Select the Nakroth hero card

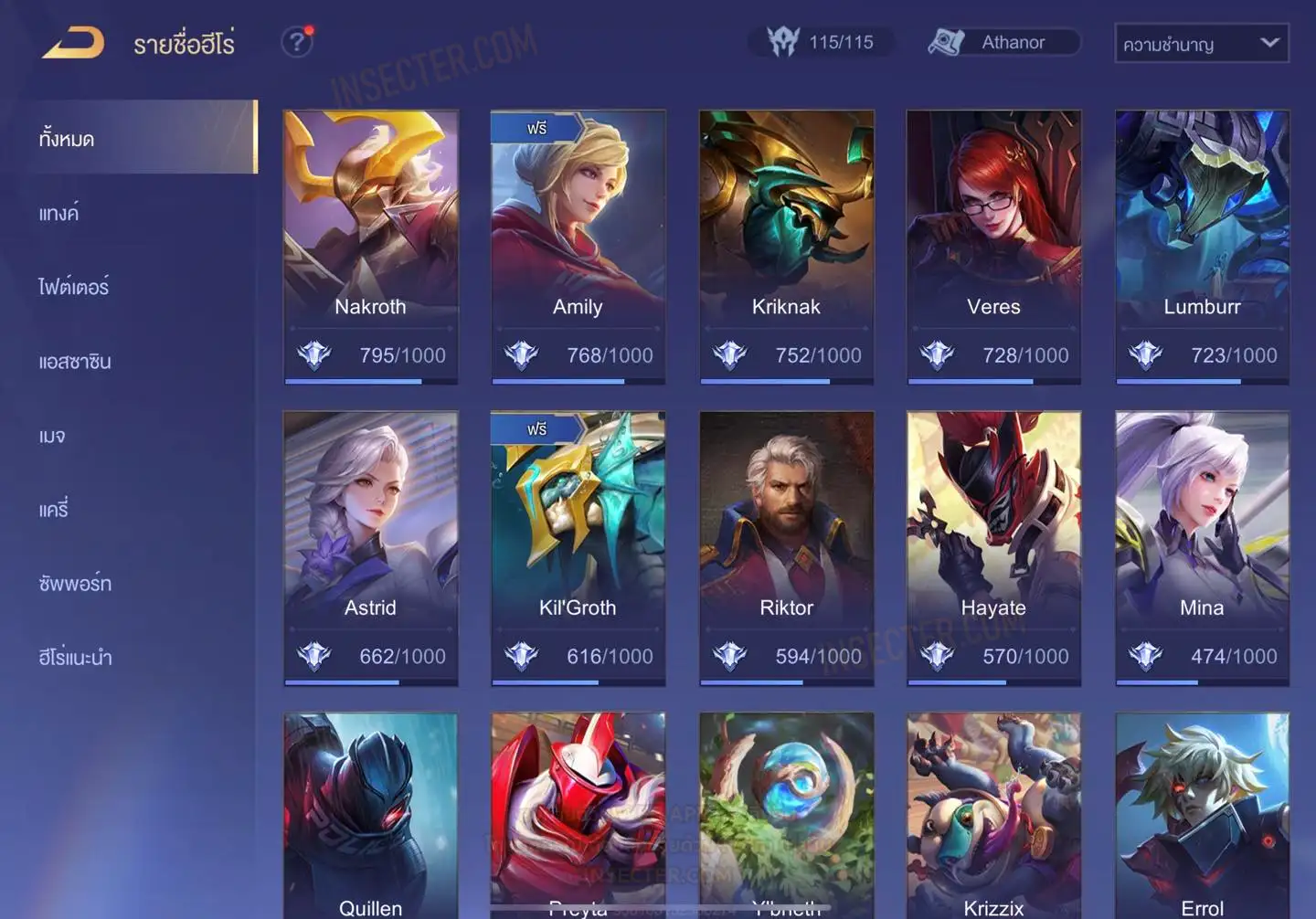(x=370, y=247)
